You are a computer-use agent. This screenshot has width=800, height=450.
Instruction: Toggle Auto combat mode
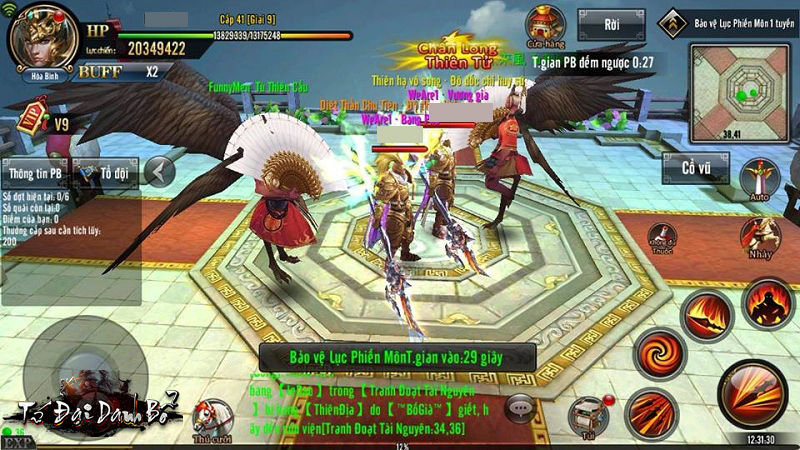coord(759,180)
